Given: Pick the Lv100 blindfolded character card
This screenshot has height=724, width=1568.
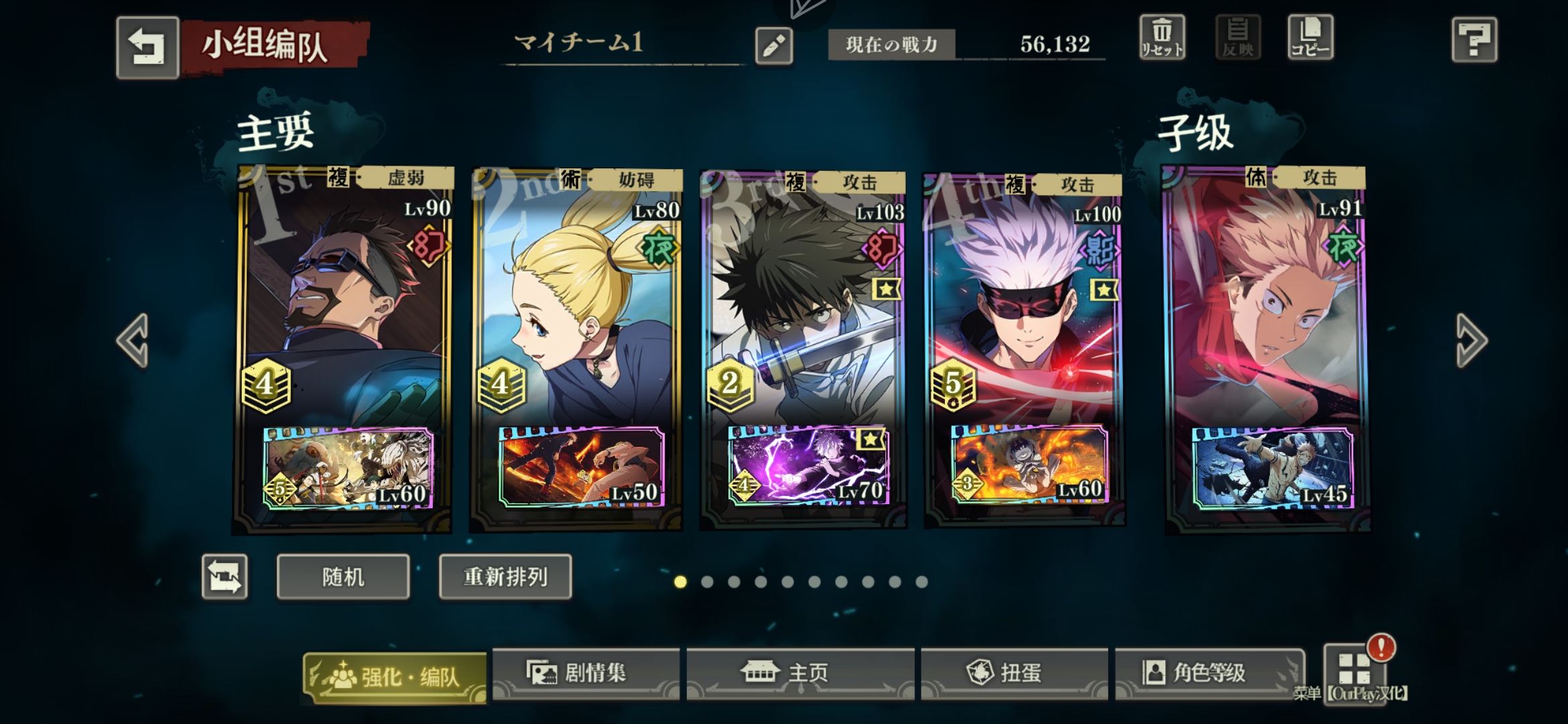Looking at the screenshot, I should 1024,302.
